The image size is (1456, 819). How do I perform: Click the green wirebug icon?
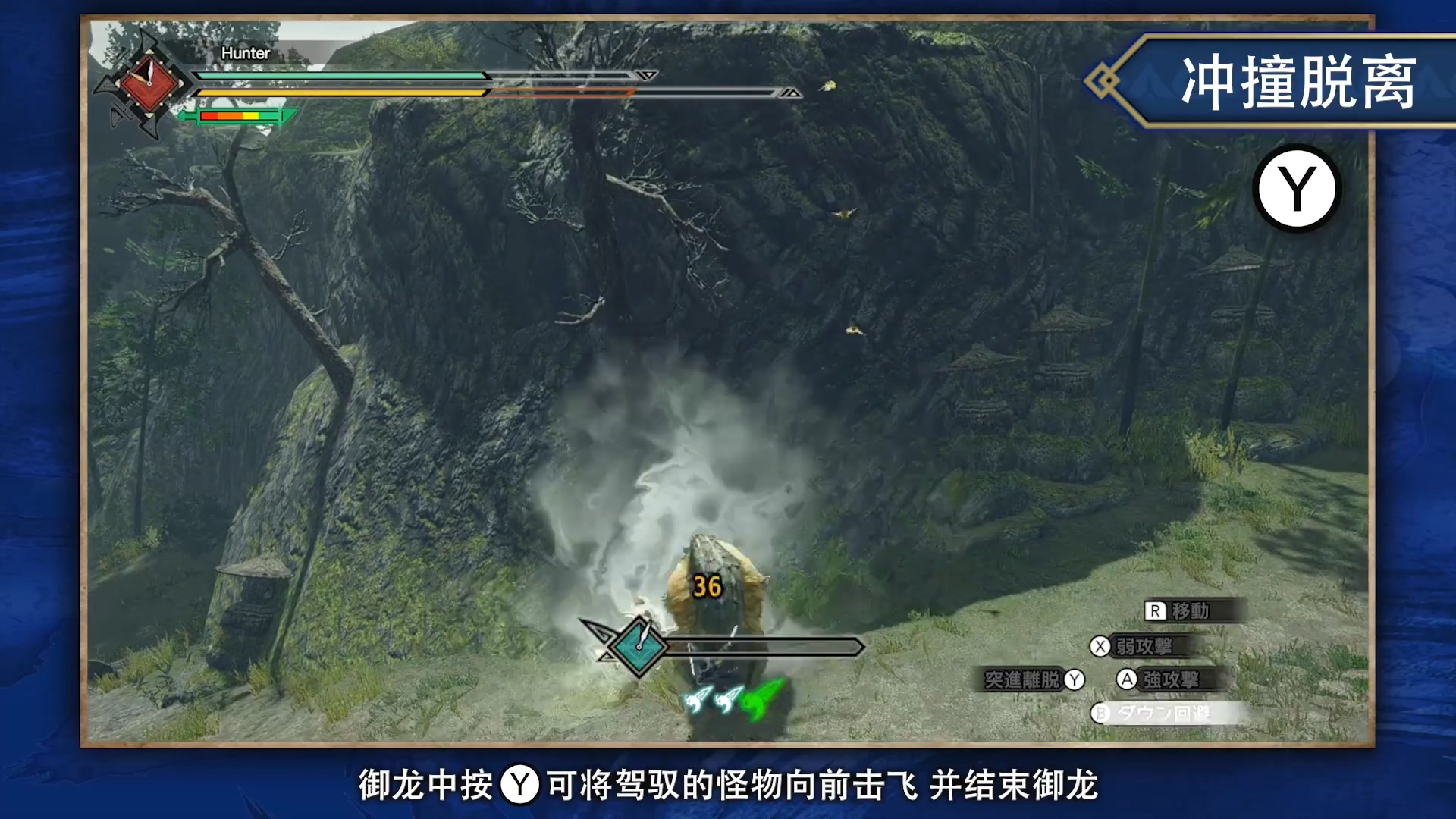coord(762,700)
